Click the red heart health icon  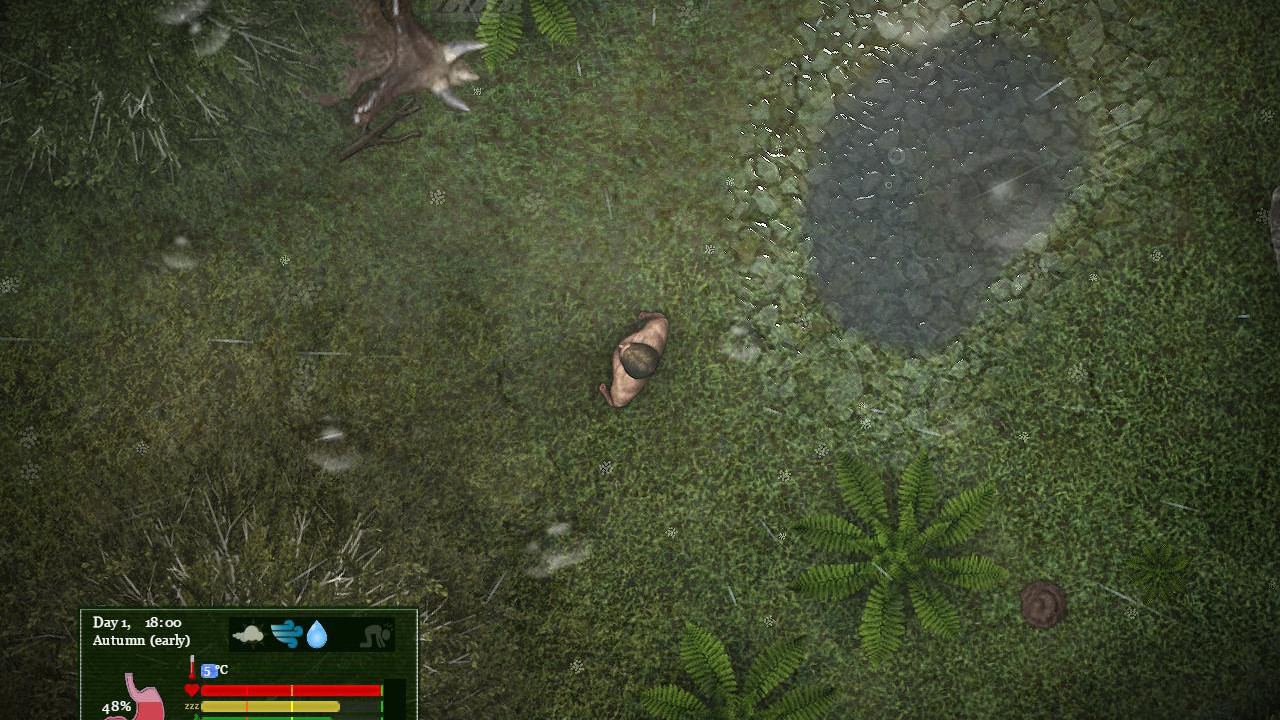[x=192, y=689]
